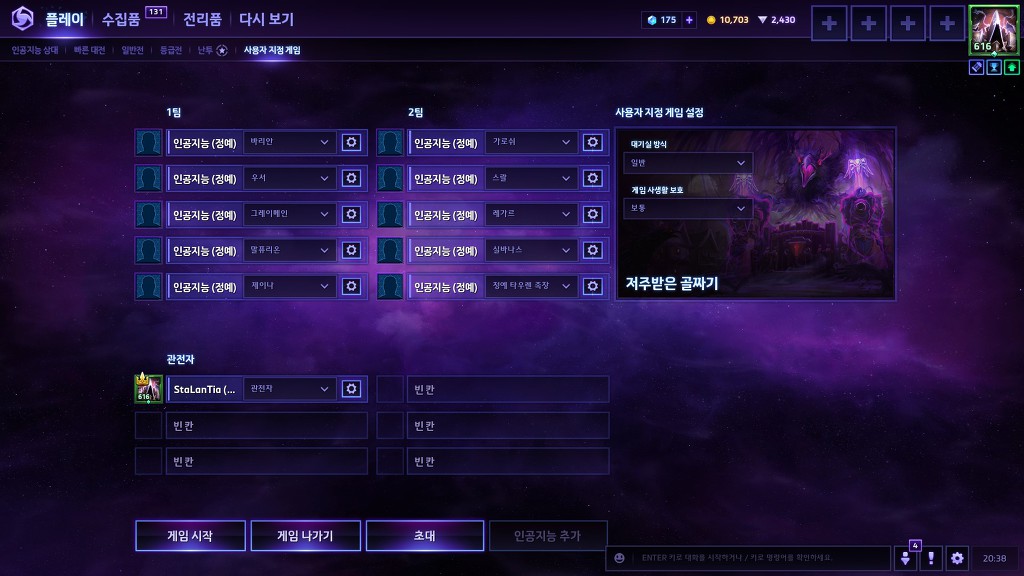Viewport: 1024px width, 576px height.
Task: Start the game with 게임 시작
Action: click(x=190, y=536)
